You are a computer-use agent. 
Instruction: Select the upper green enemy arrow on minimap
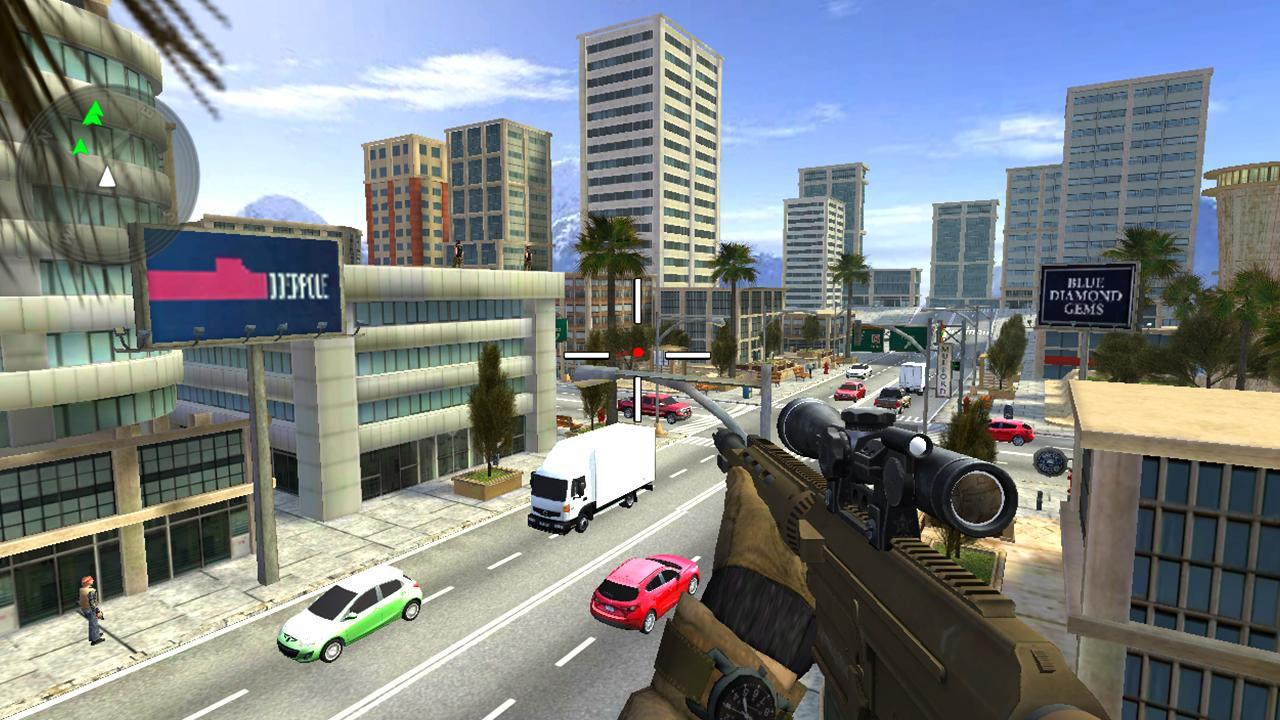[x=94, y=113]
